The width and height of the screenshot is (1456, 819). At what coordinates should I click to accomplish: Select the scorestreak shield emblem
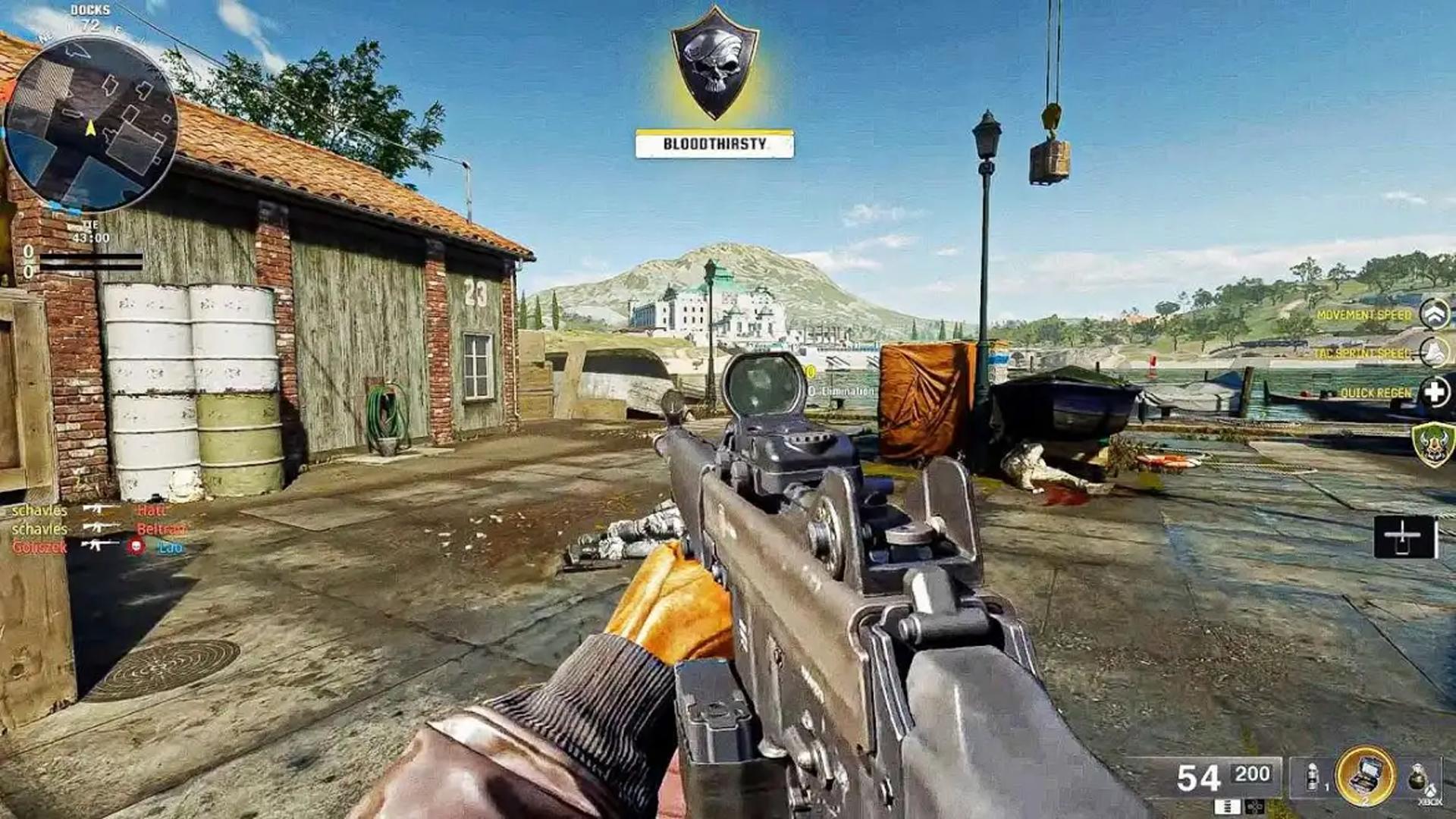(x=1435, y=444)
